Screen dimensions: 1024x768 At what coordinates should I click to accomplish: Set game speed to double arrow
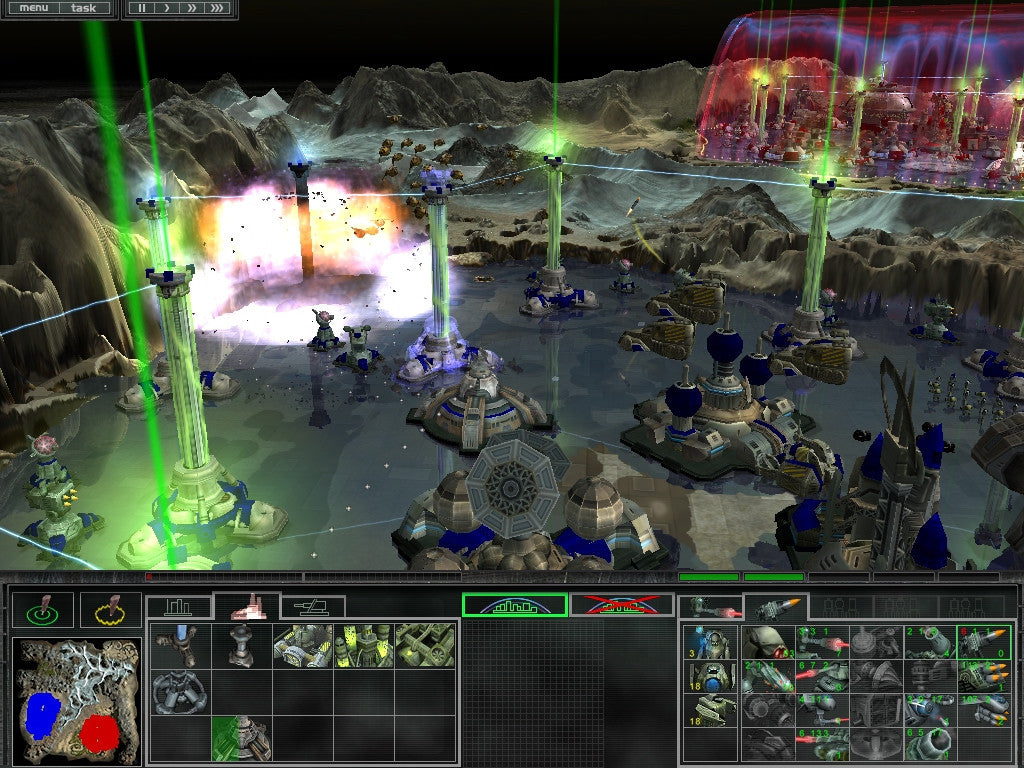[x=190, y=8]
